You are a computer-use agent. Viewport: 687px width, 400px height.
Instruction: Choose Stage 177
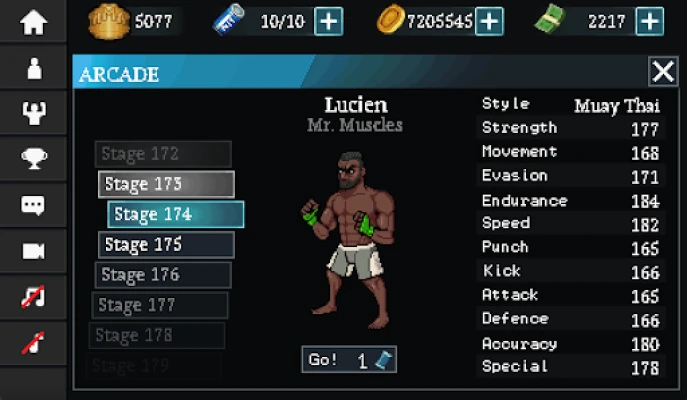coord(160,305)
